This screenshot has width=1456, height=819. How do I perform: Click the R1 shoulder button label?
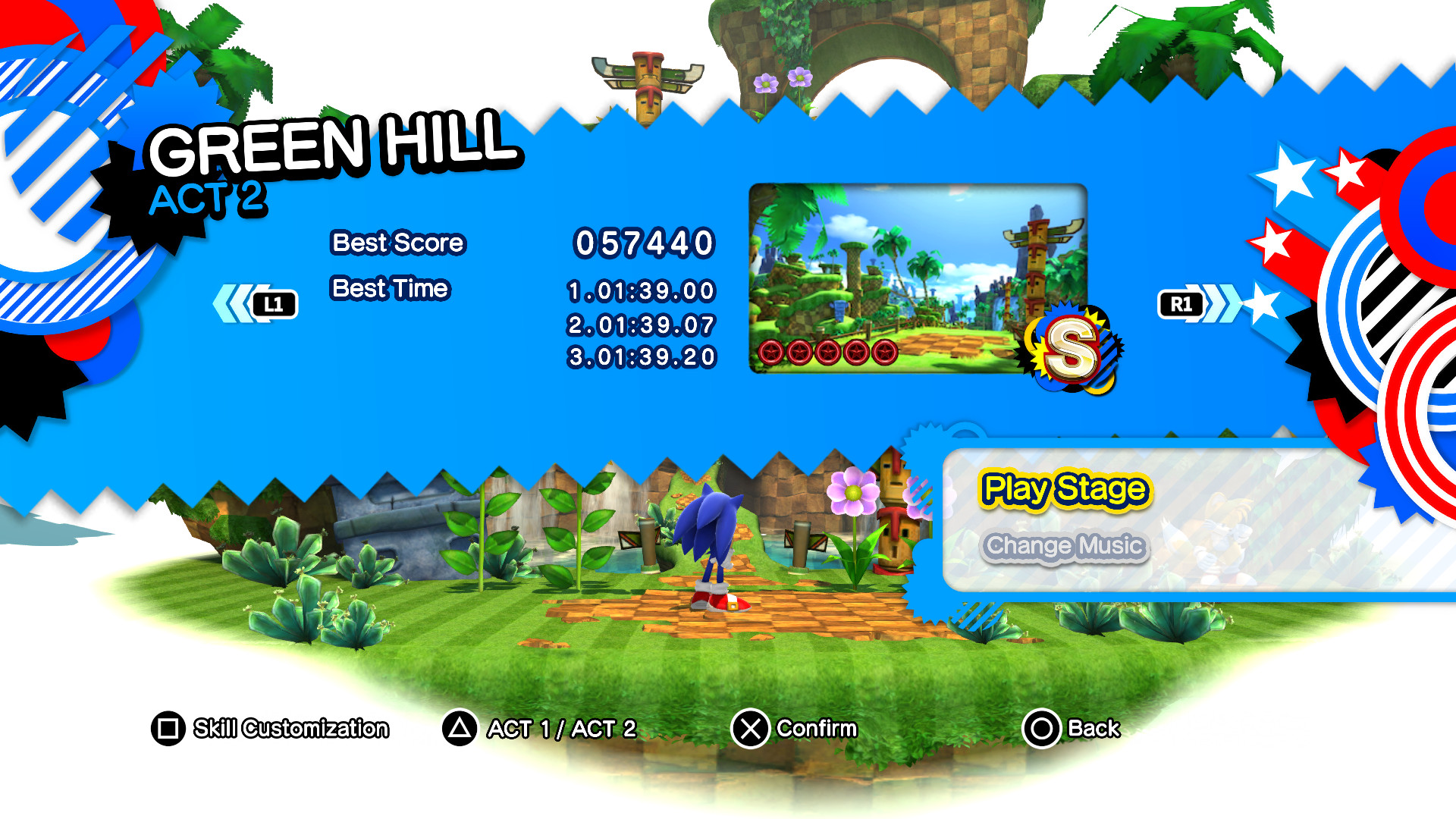[x=1181, y=303]
